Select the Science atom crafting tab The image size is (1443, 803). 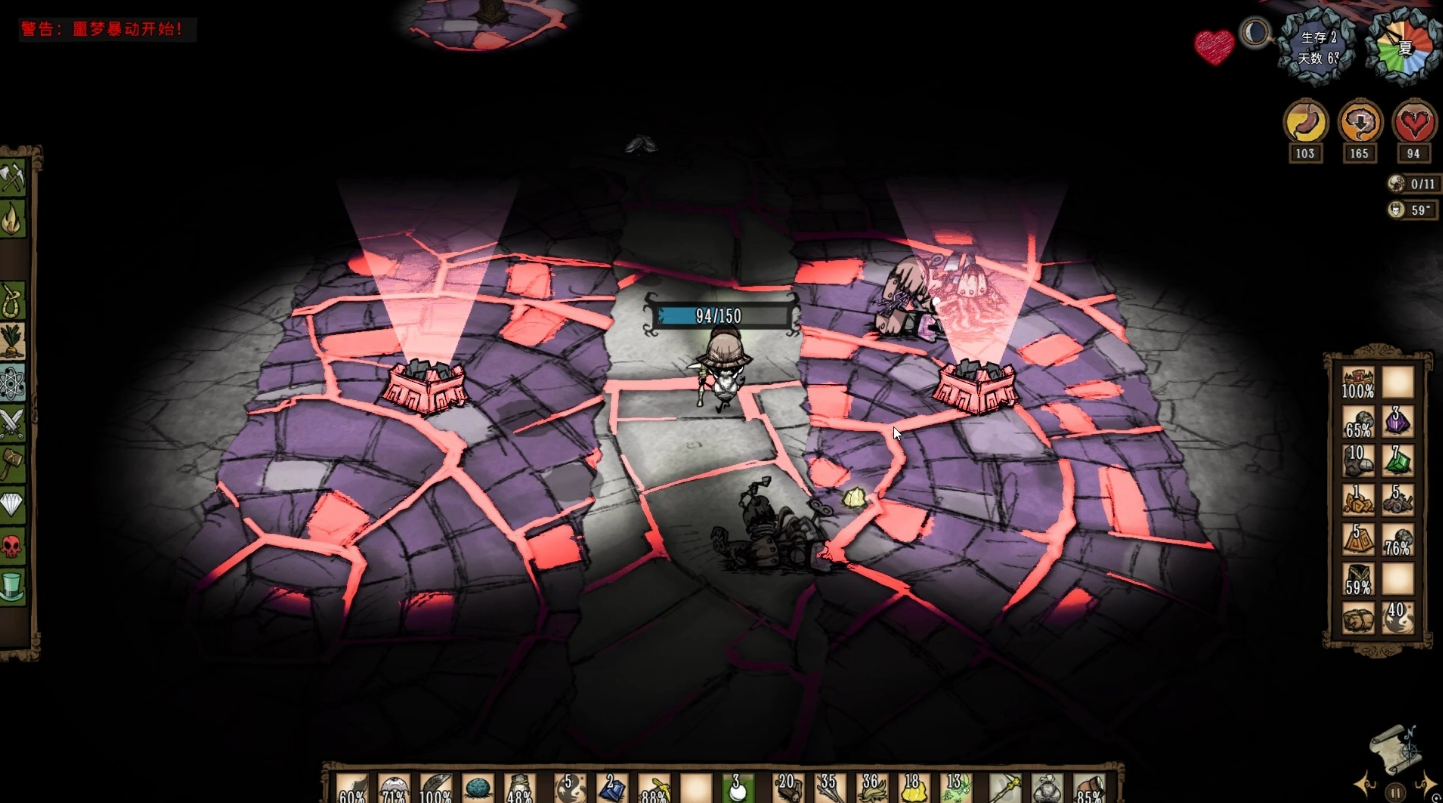click(12, 382)
